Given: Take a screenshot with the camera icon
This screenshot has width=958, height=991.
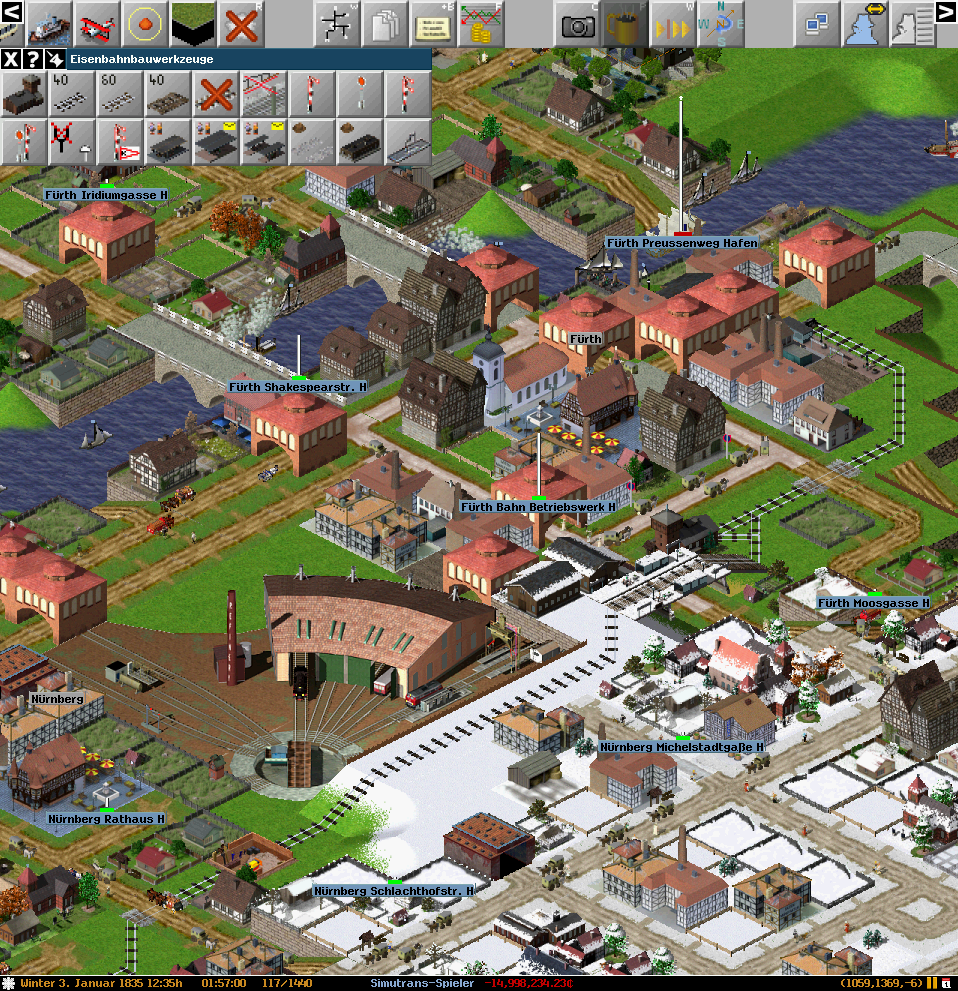Looking at the screenshot, I should 578,22.
